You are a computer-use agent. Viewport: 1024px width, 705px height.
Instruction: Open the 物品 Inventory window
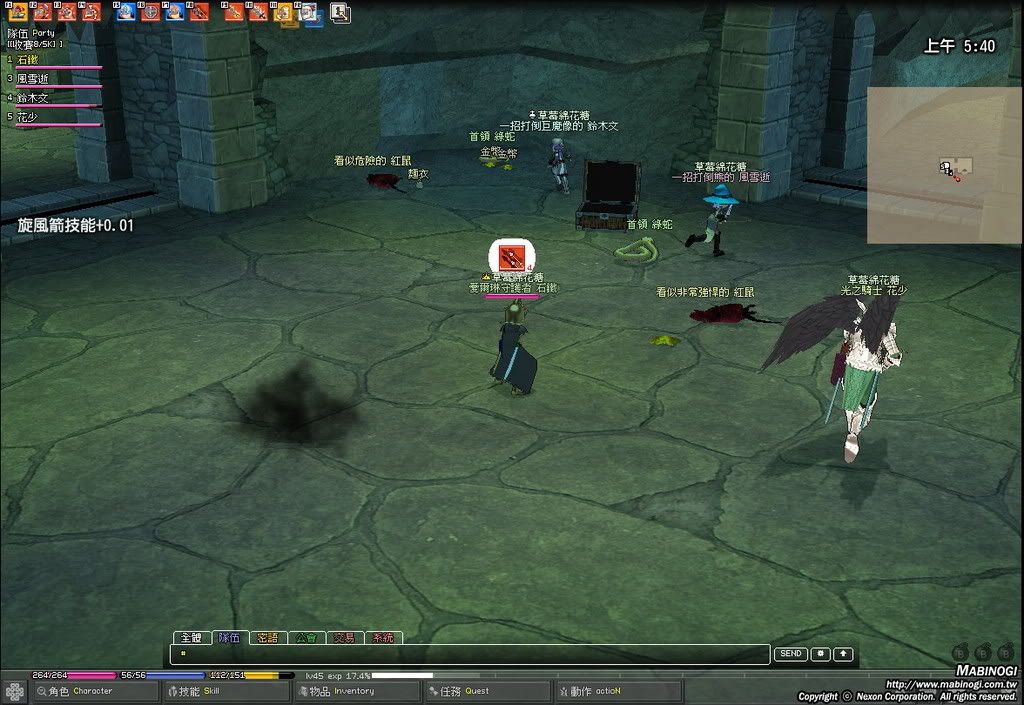342,691
